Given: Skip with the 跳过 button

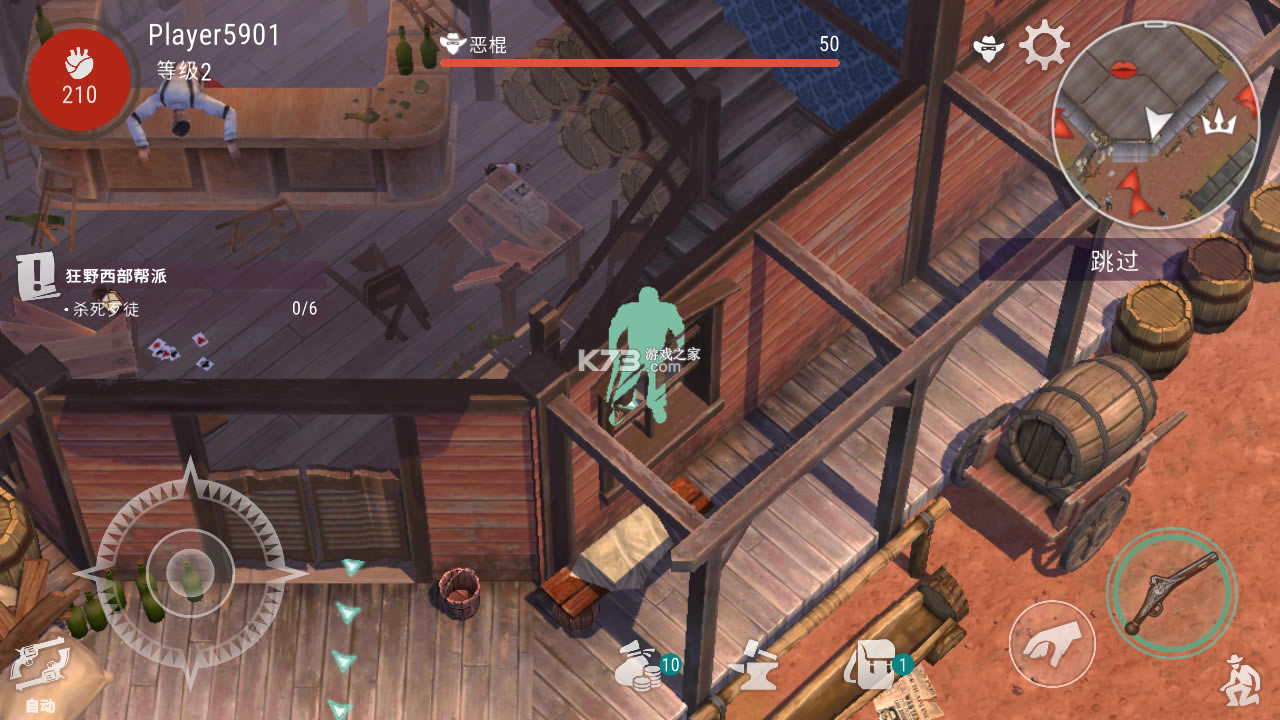Looking at the screenshot, I should click(x=1114, y=262).
